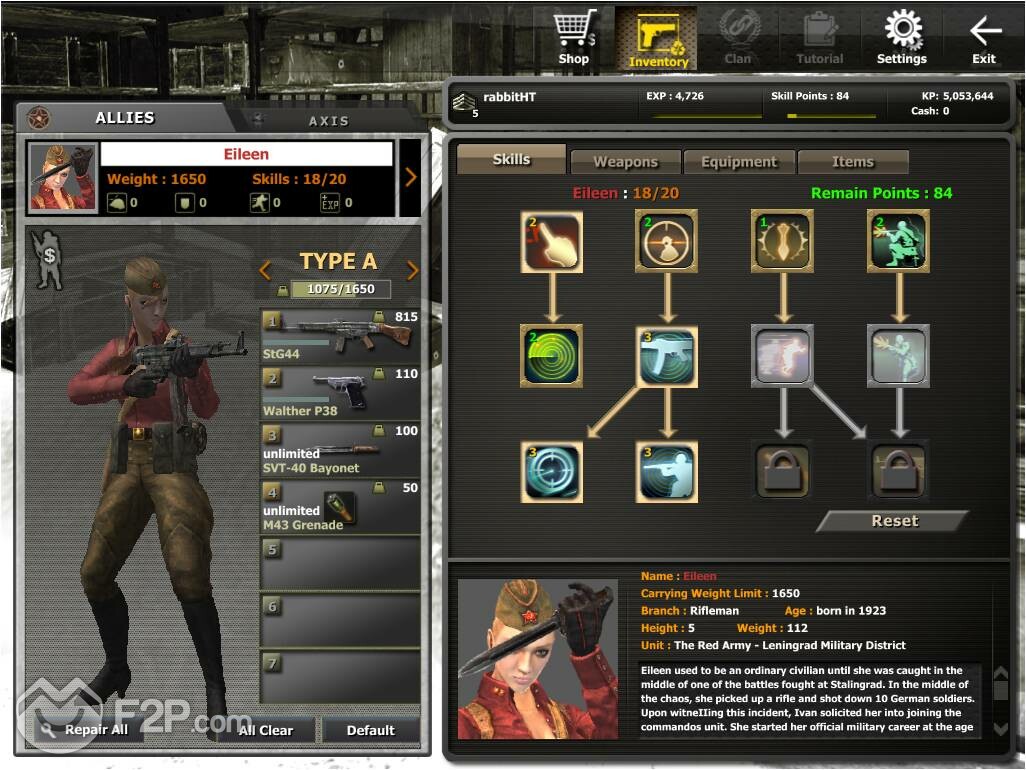This screenshot has width=1026, height=770.
Task: Open the Inventory menu
Action: point(657,37)
